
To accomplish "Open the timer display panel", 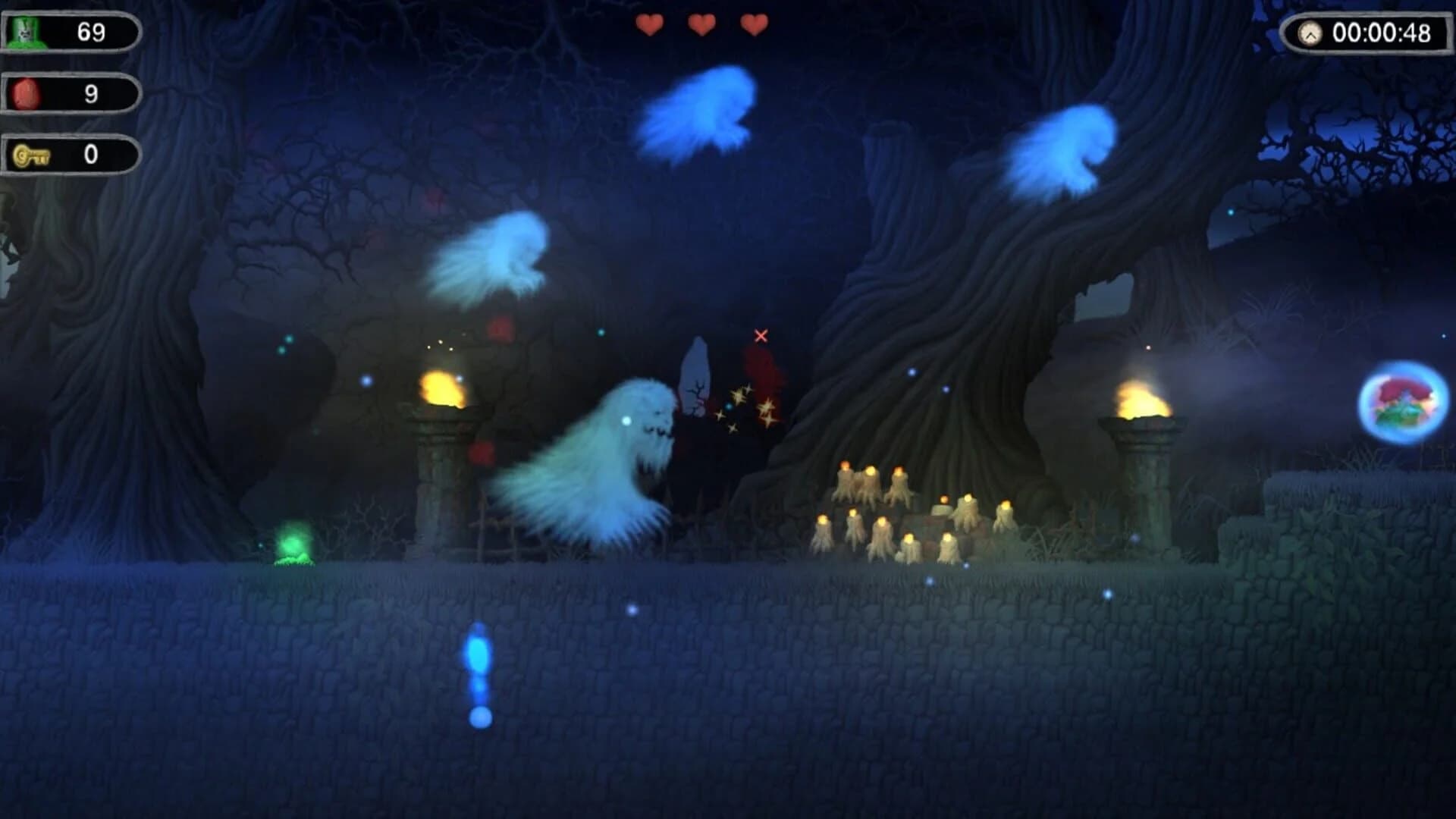I will tap(1365, 32).
